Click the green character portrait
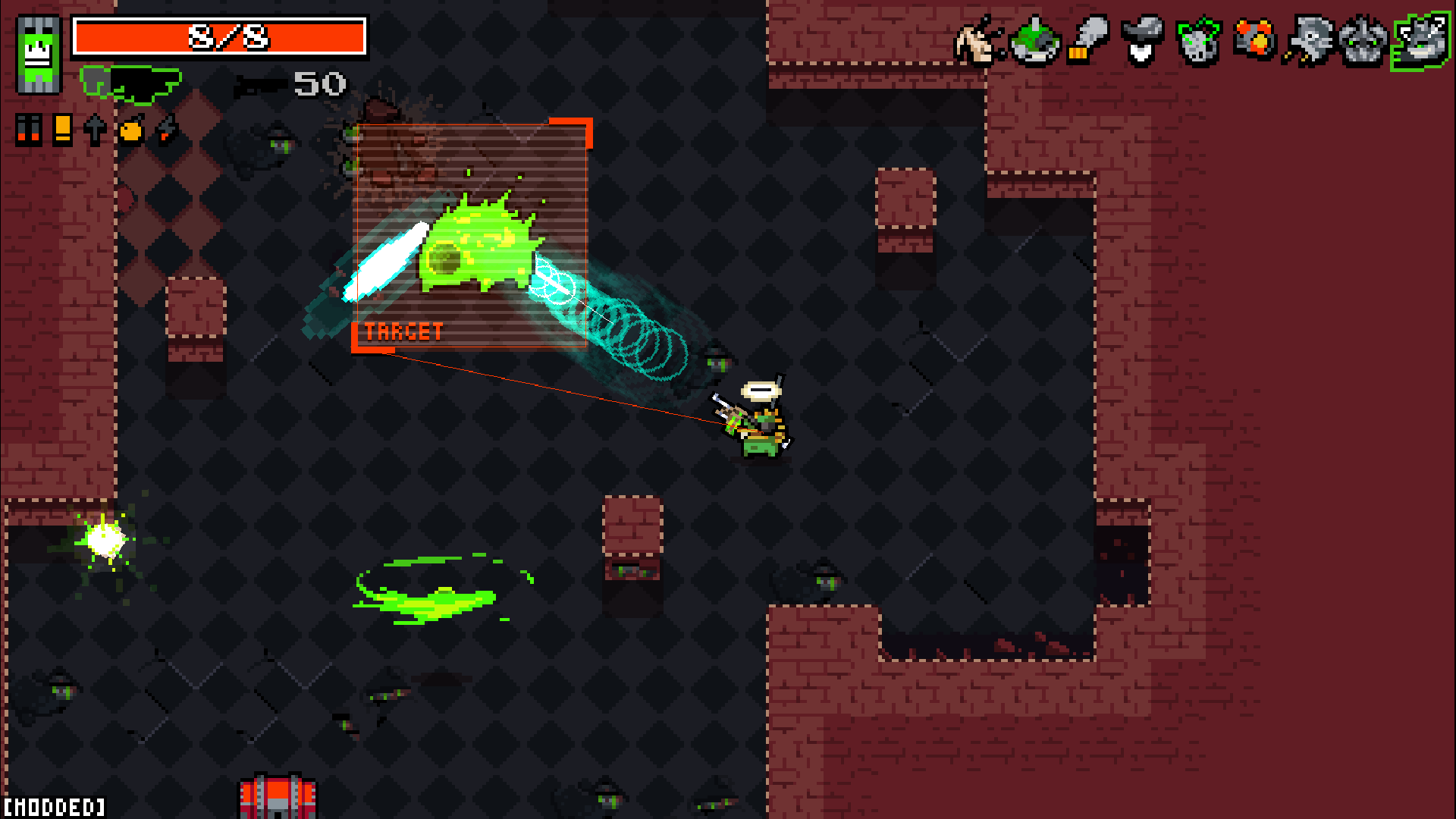 tap(39, 55)
